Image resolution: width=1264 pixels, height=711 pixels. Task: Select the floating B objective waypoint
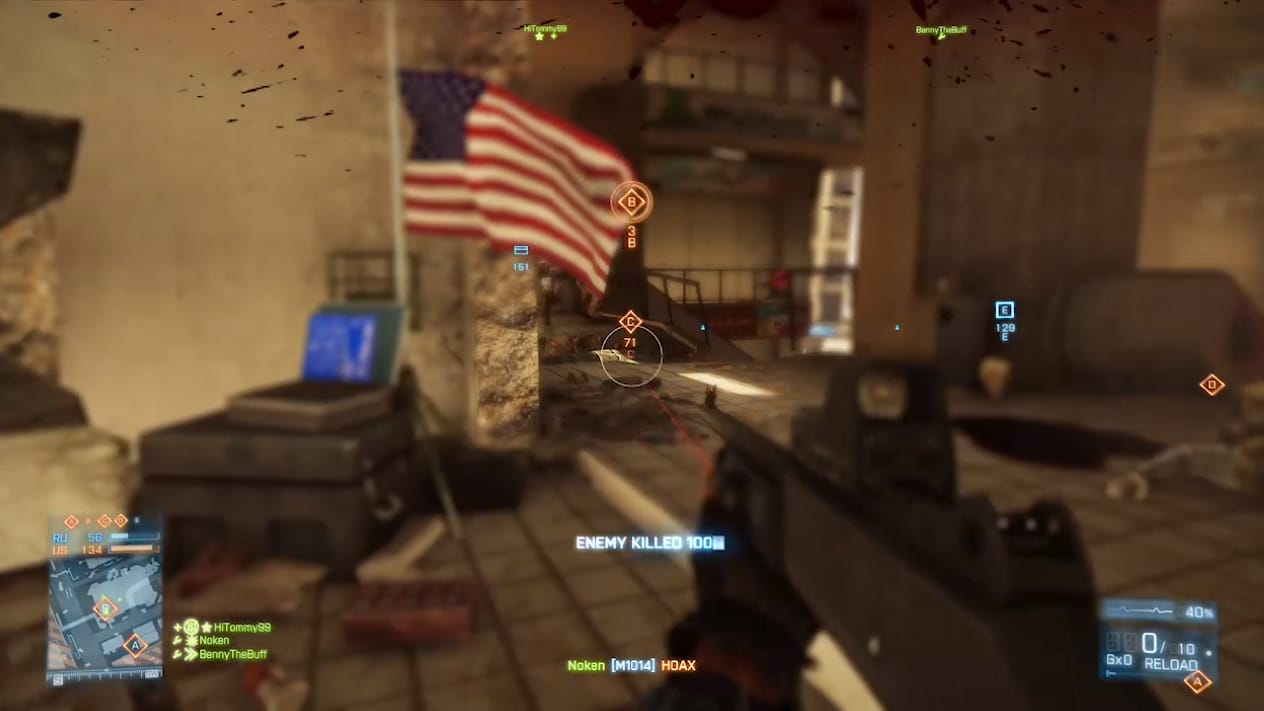click(631, 202)
